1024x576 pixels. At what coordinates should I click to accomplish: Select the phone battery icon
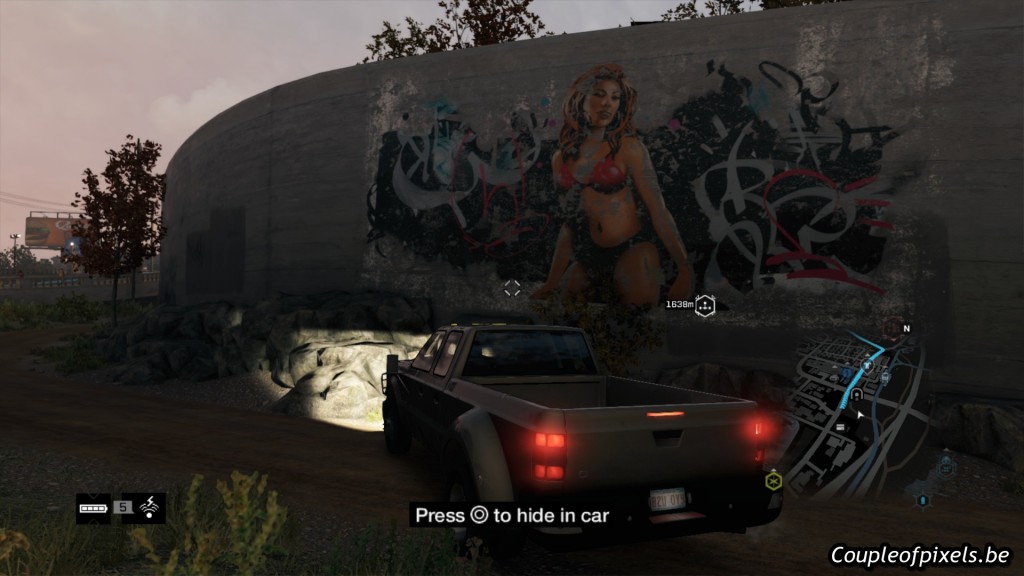[93, 508]
